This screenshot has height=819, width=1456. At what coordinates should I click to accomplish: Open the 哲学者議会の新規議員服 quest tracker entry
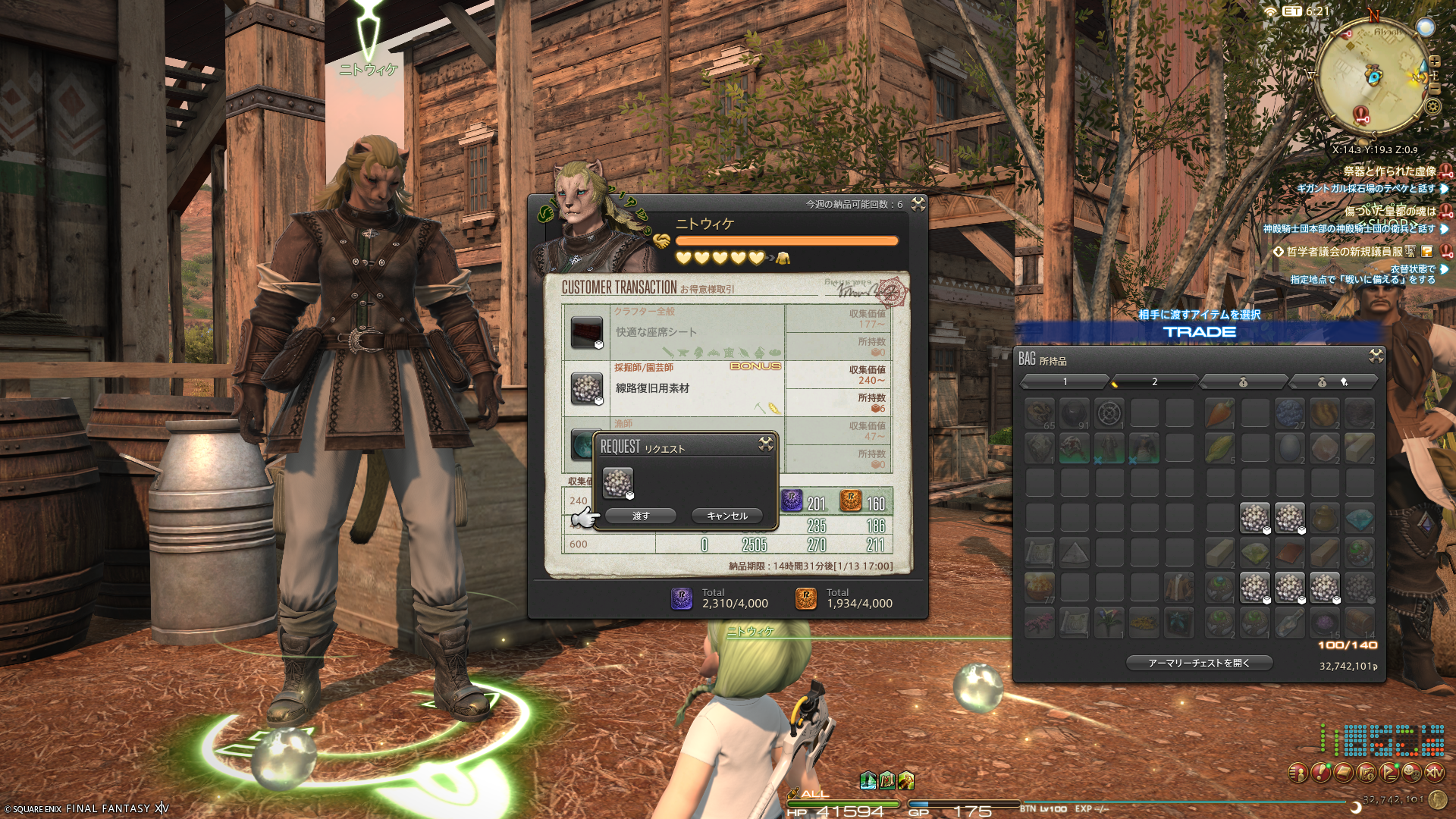[1344, 252]
